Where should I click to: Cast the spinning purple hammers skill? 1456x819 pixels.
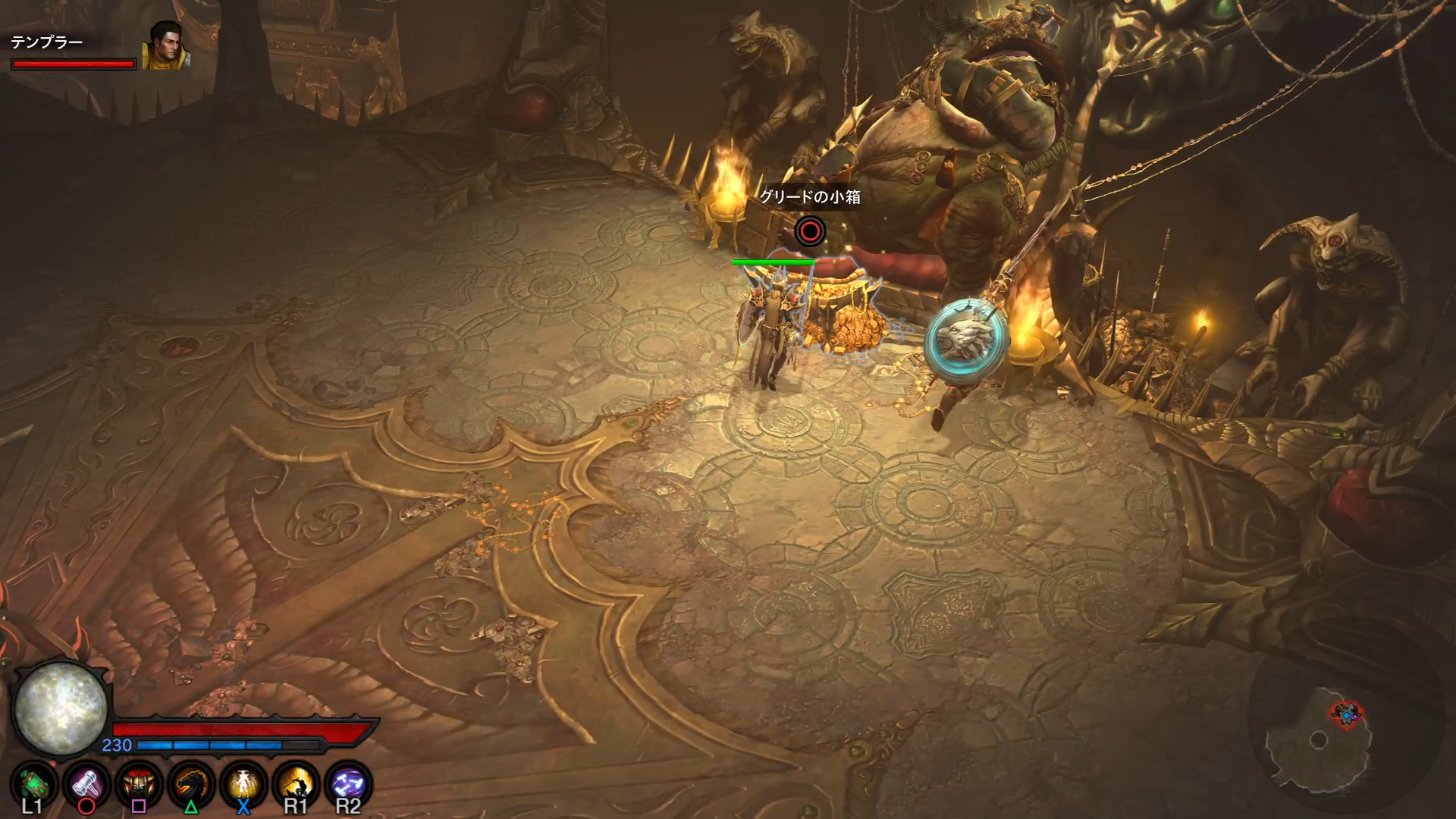pos(348,783)
